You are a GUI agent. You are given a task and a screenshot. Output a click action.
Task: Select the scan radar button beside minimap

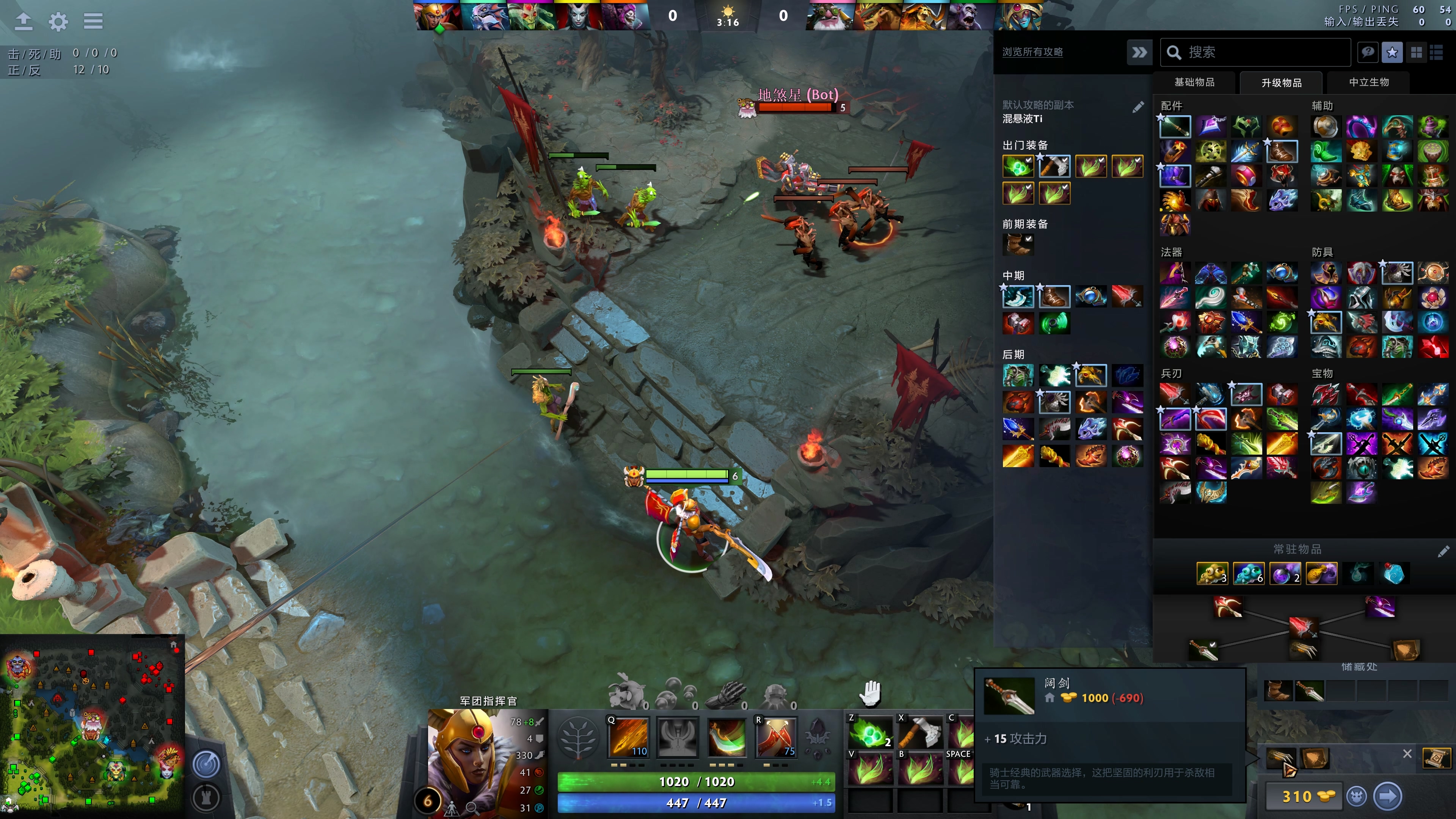pyautogui.click(x=206, y=765)
